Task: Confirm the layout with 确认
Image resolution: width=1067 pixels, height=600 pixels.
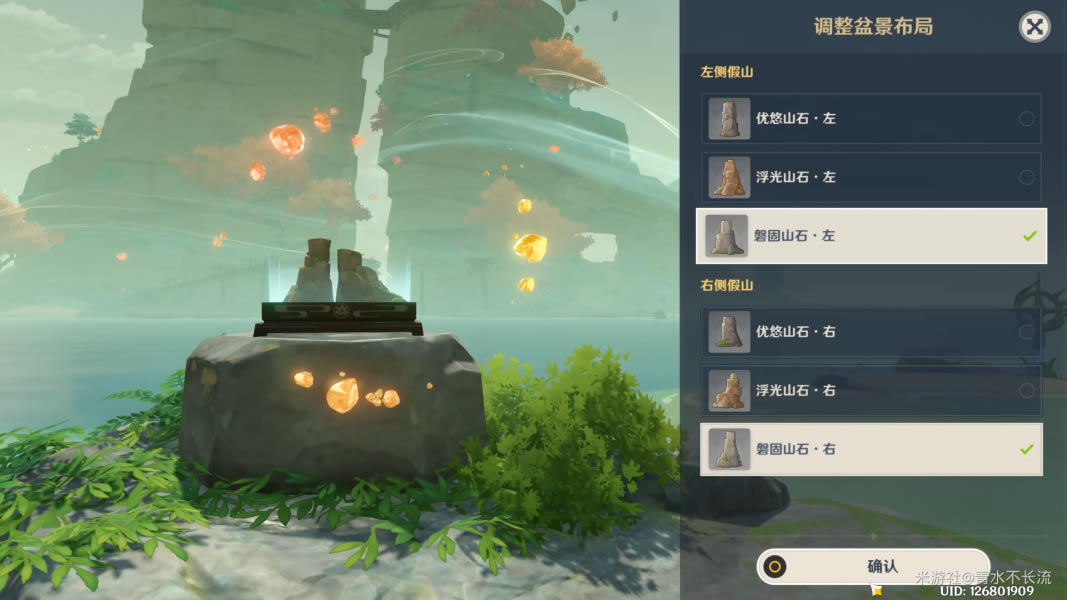Action: [x=873, y=567]
